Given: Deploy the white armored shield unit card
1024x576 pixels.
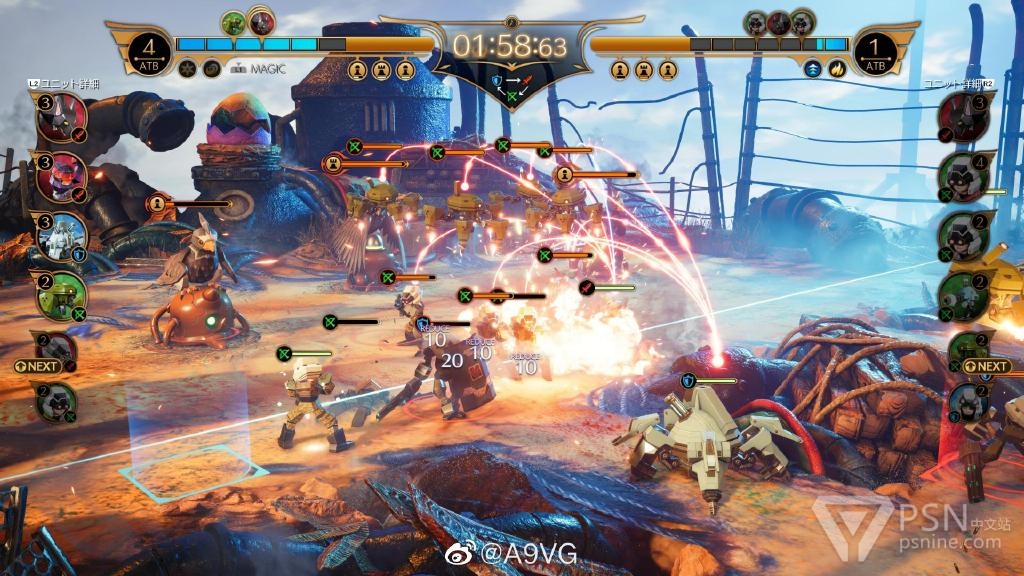Looking at the screenshot, I should 61,235.
